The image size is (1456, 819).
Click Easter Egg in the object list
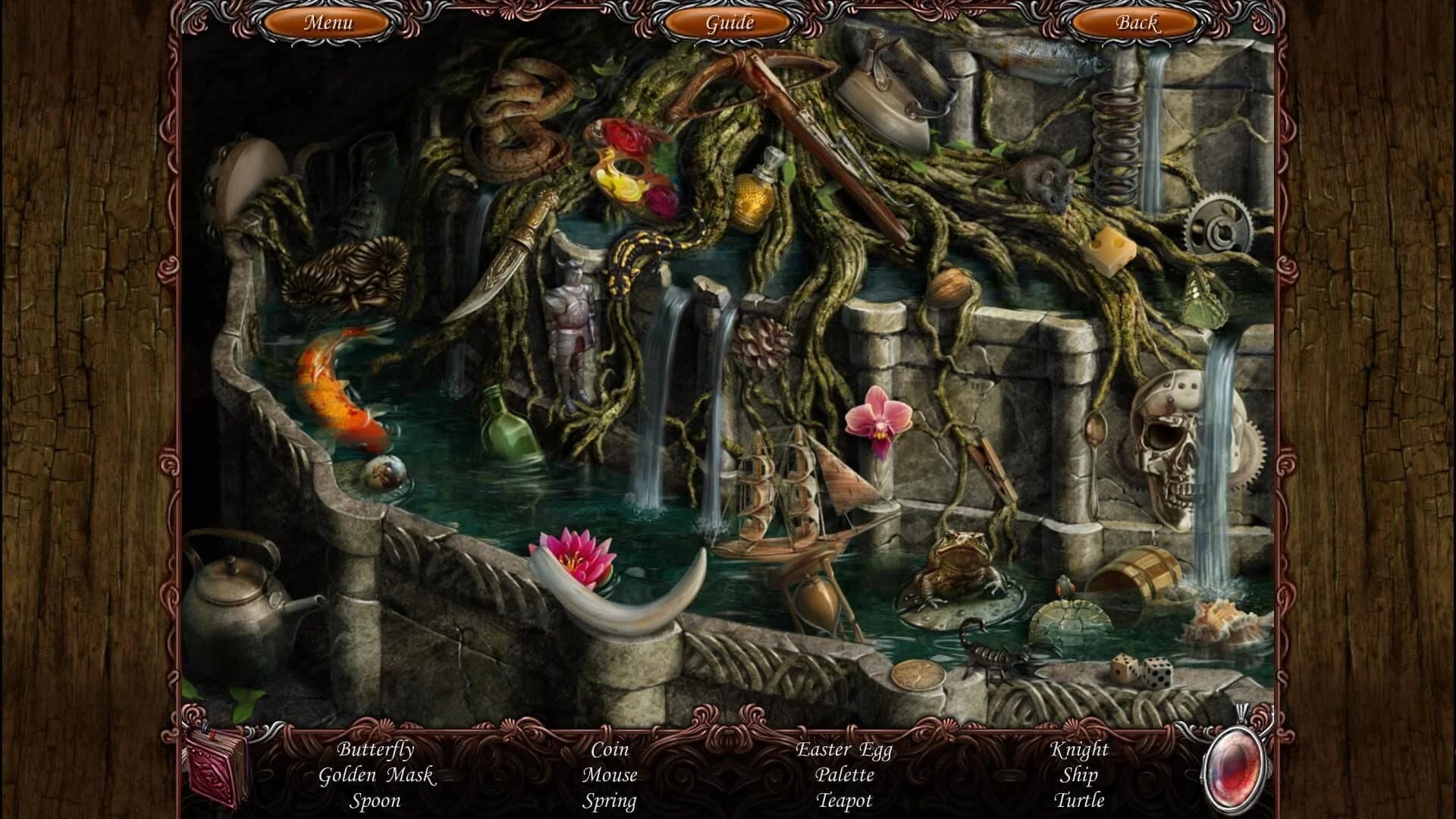pyautogui.click(x=844, y=751)
